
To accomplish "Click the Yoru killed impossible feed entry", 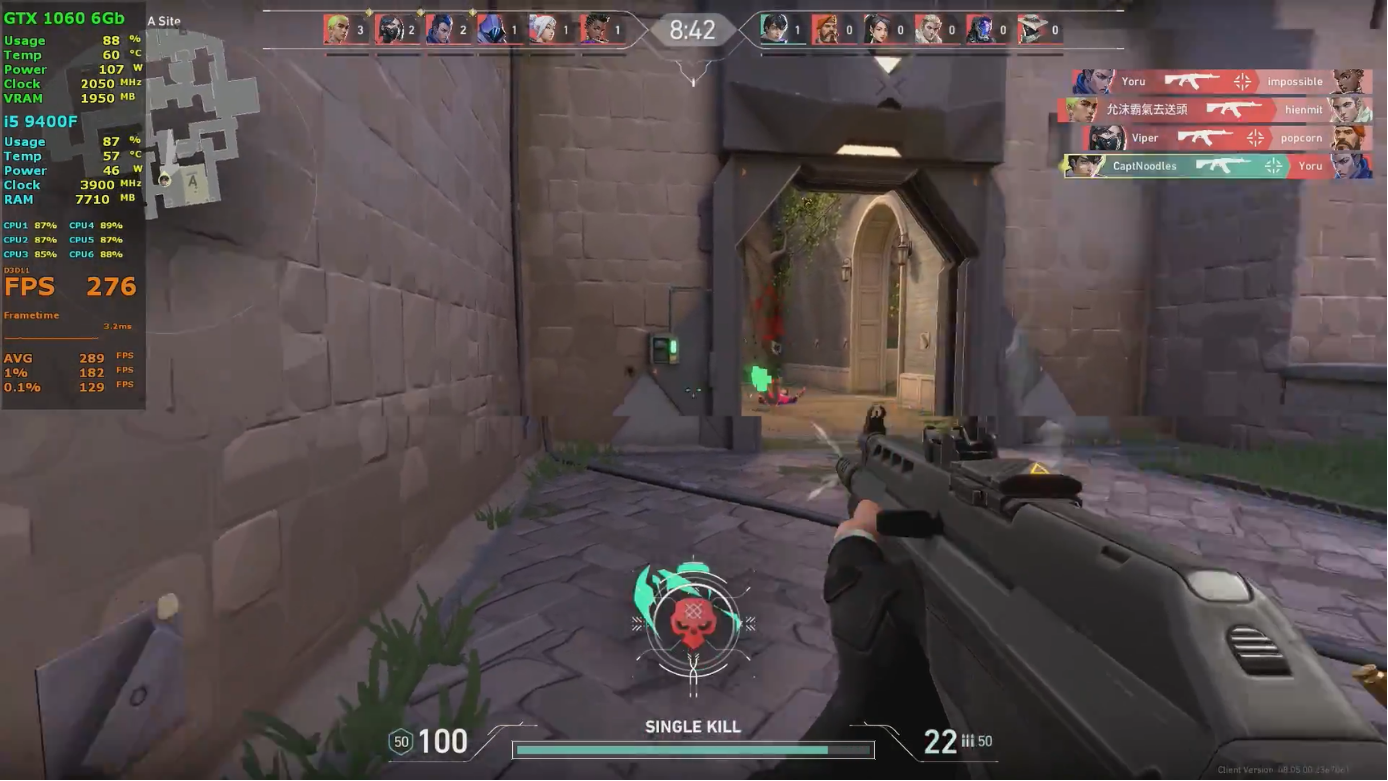I will click(x=1221, y=82).
